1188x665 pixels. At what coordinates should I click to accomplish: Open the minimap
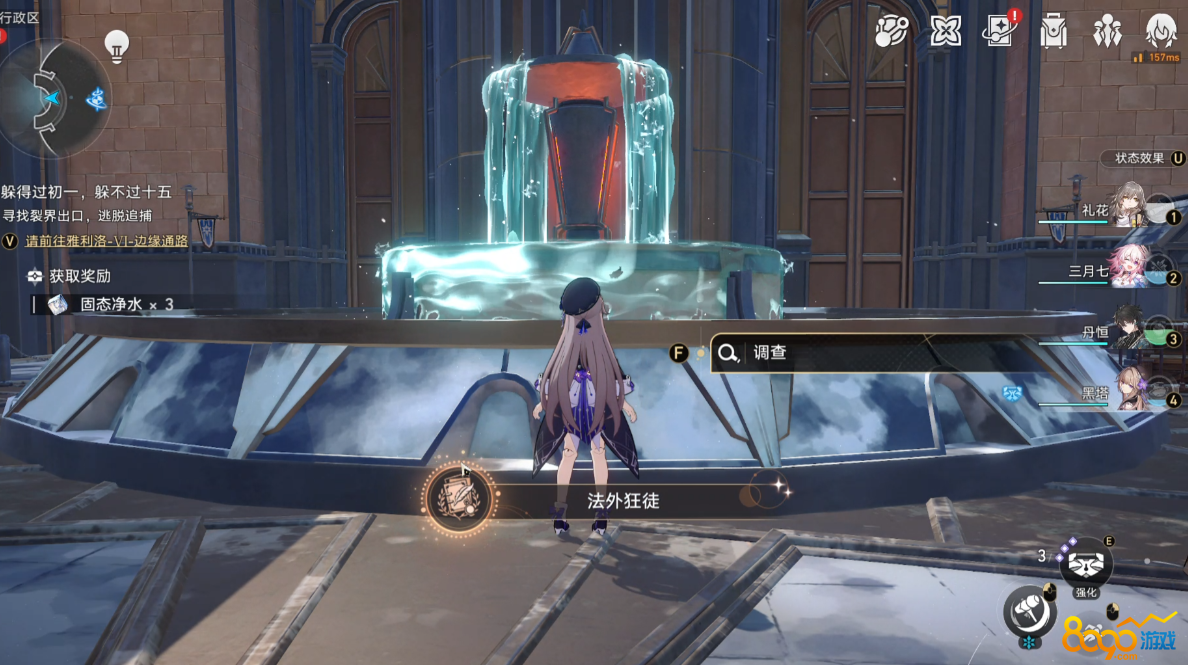pyautogui.click(x=55, y=97)
